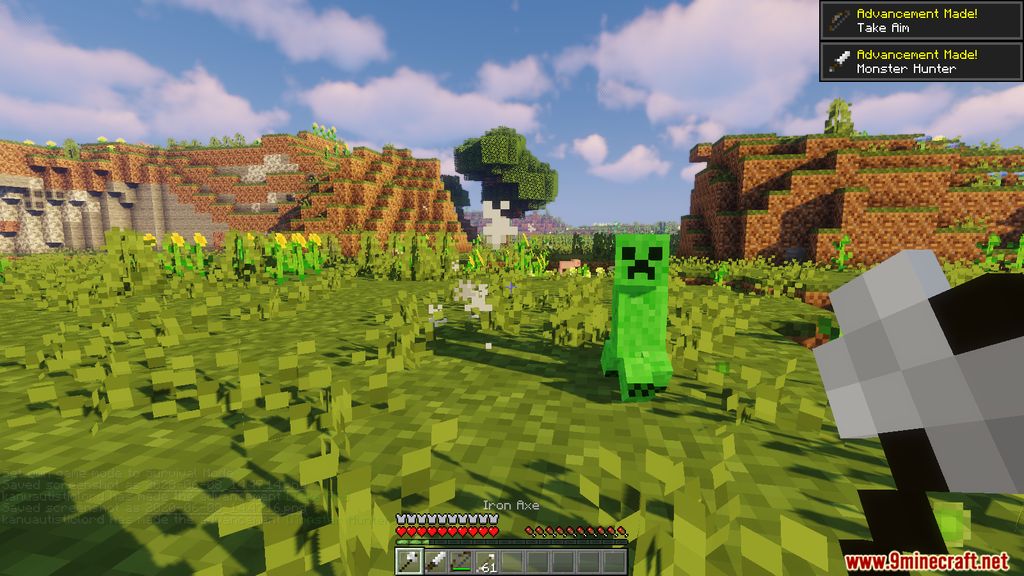Viewport: 1024px width, 576px height.
Task: Select the bow hotbar slot
Action: pos(460,562)
